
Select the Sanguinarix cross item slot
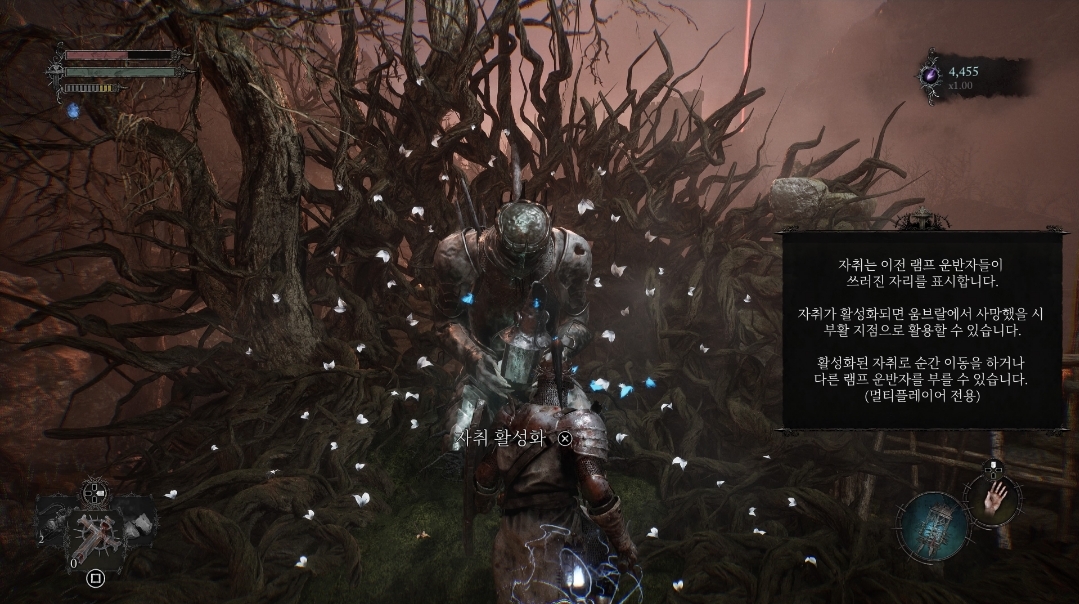[96, 533]
